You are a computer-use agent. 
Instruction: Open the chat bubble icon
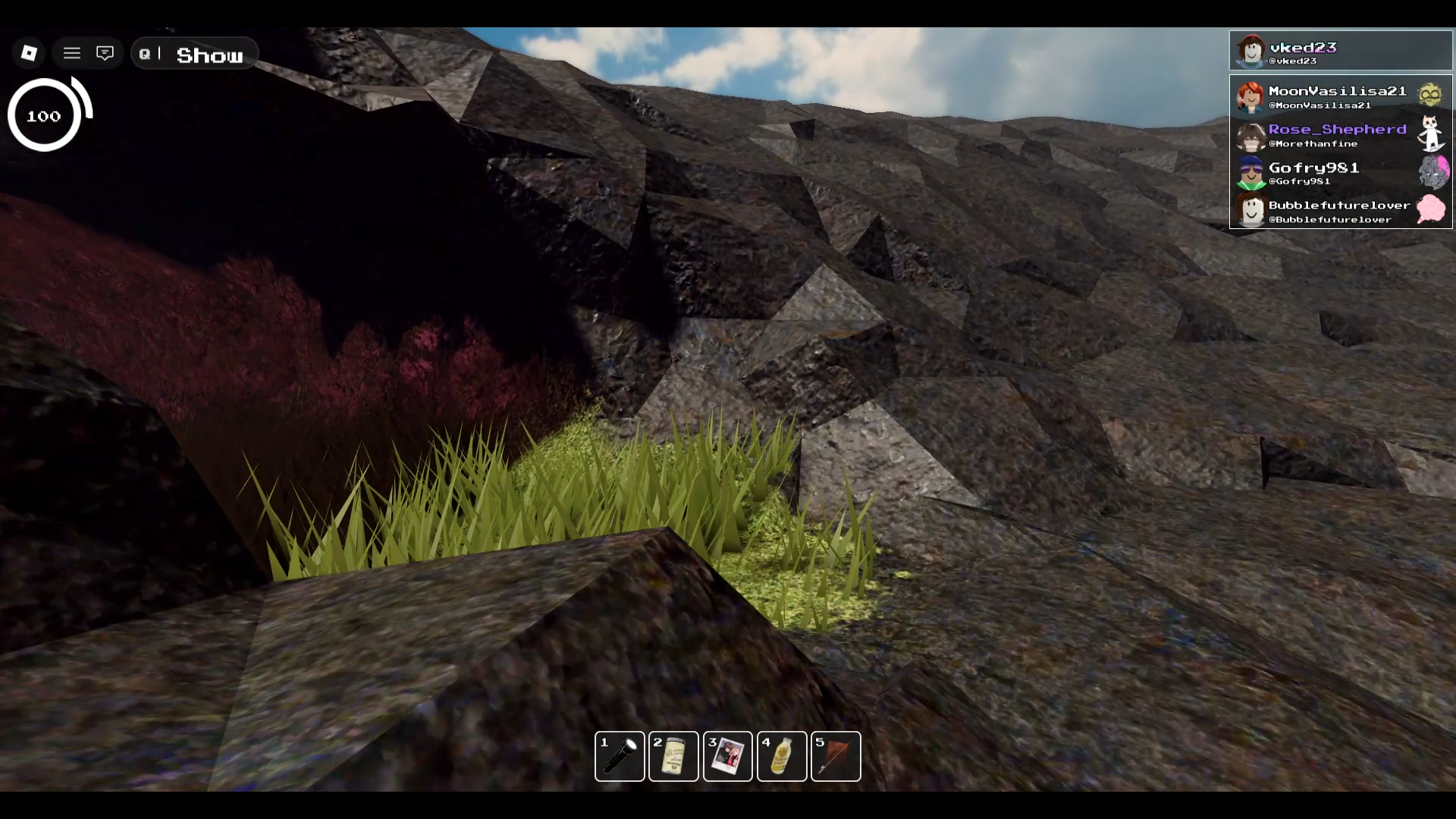105,52
